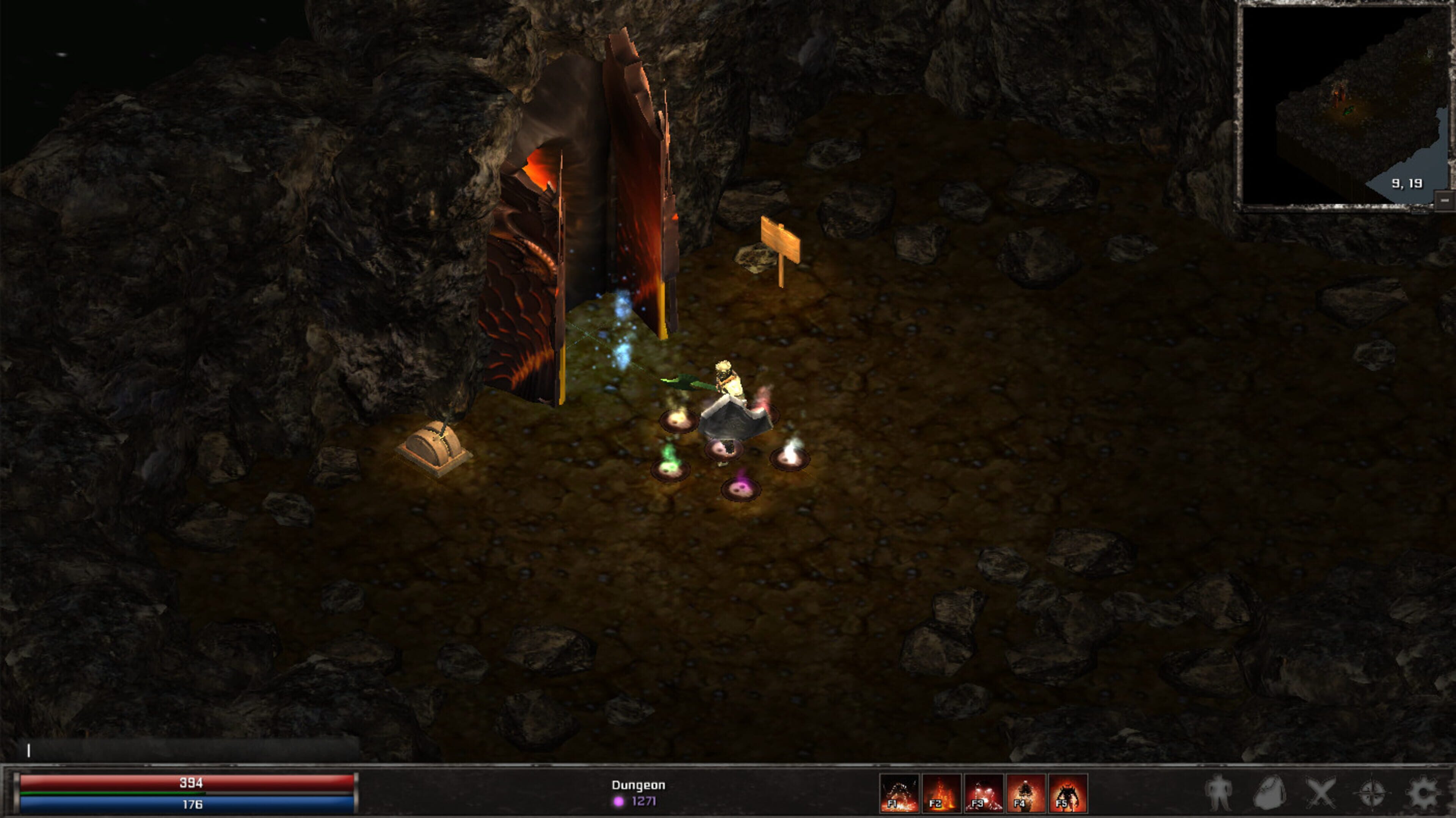Activate the F5 horned demon skill
The width and height of the screenshot is (1456, 818).
[x=1067, y=793]
